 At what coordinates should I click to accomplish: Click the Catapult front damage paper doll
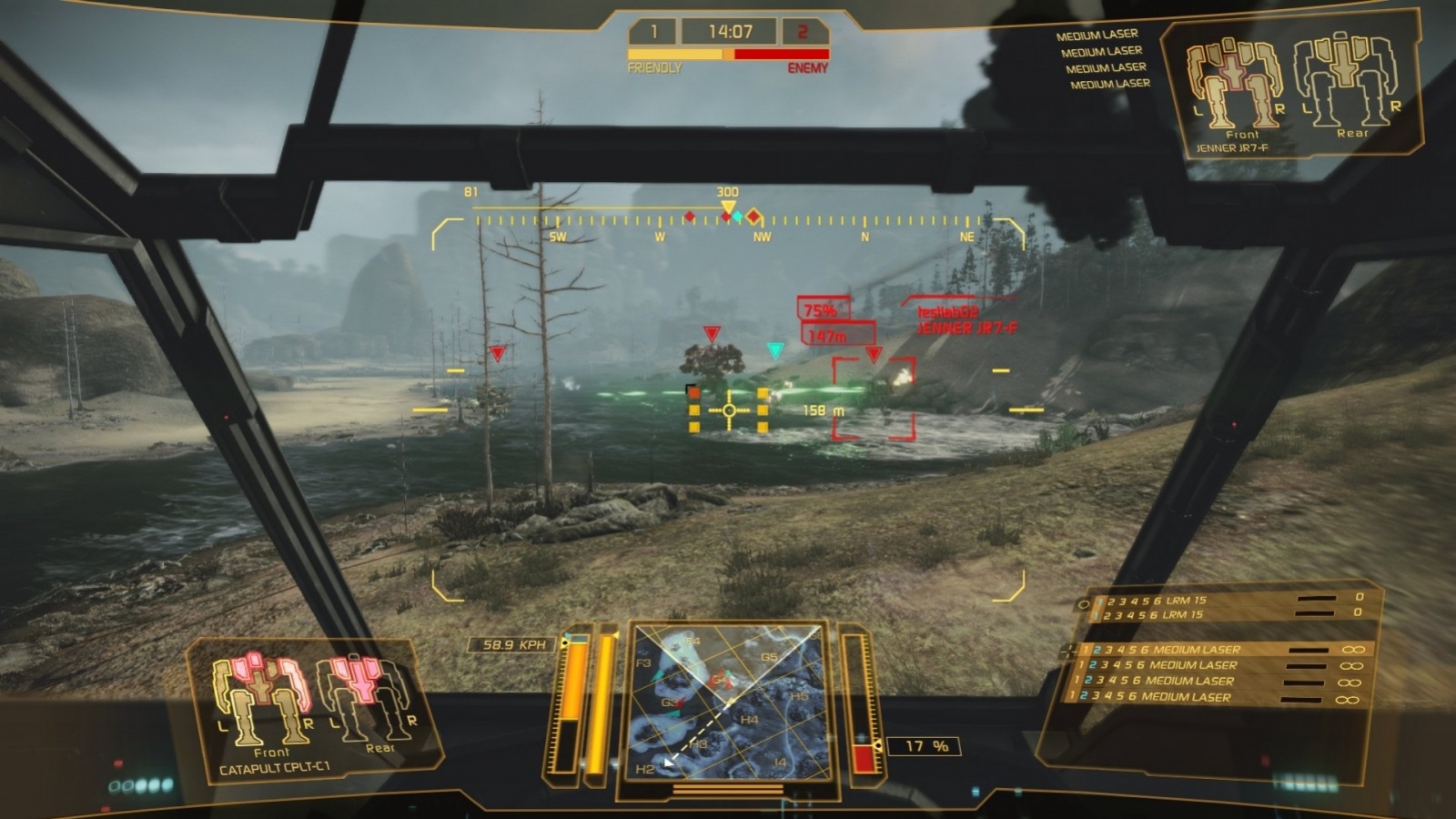pyautogui.click(x=264, y=696)
